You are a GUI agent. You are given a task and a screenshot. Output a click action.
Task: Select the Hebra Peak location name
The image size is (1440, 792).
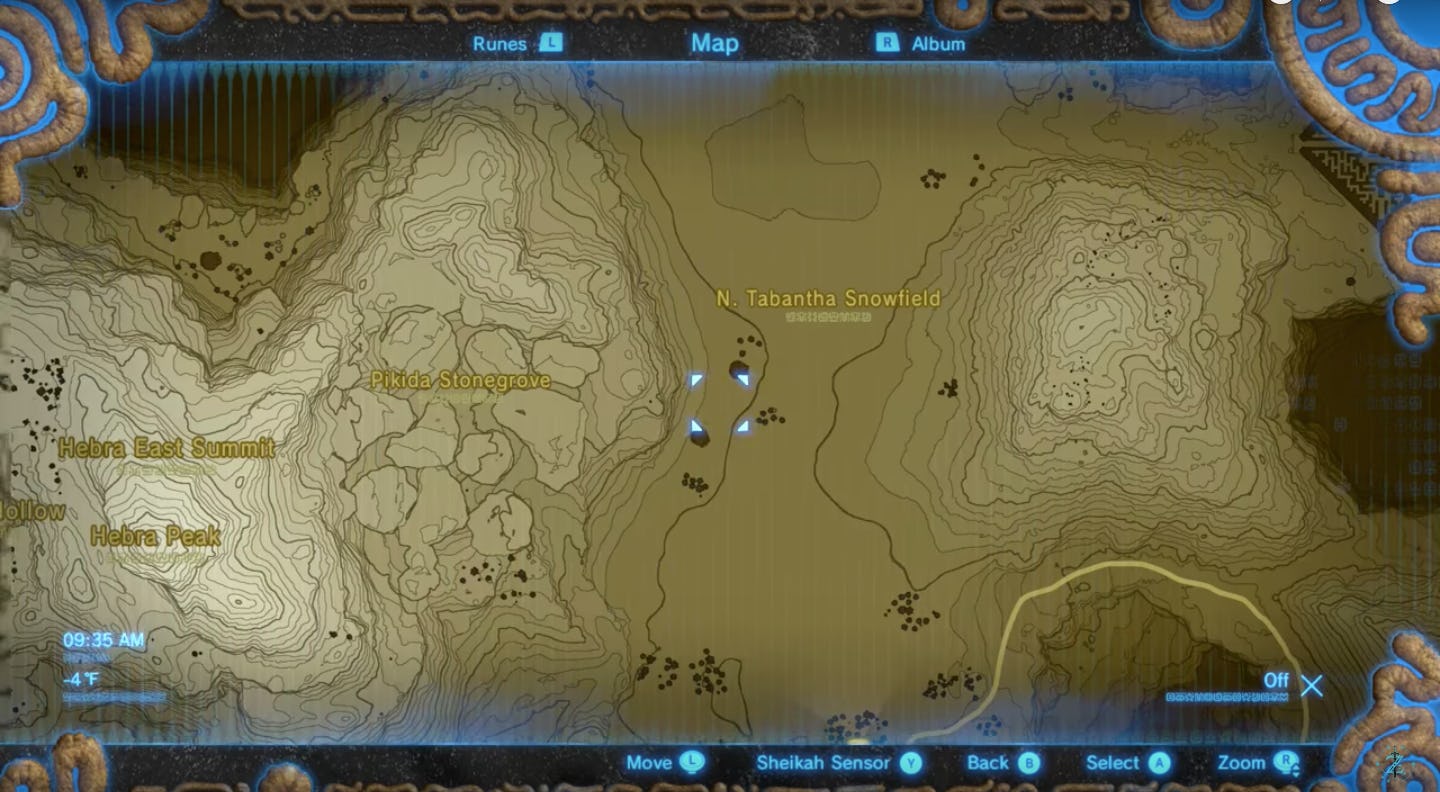point(155,537)
